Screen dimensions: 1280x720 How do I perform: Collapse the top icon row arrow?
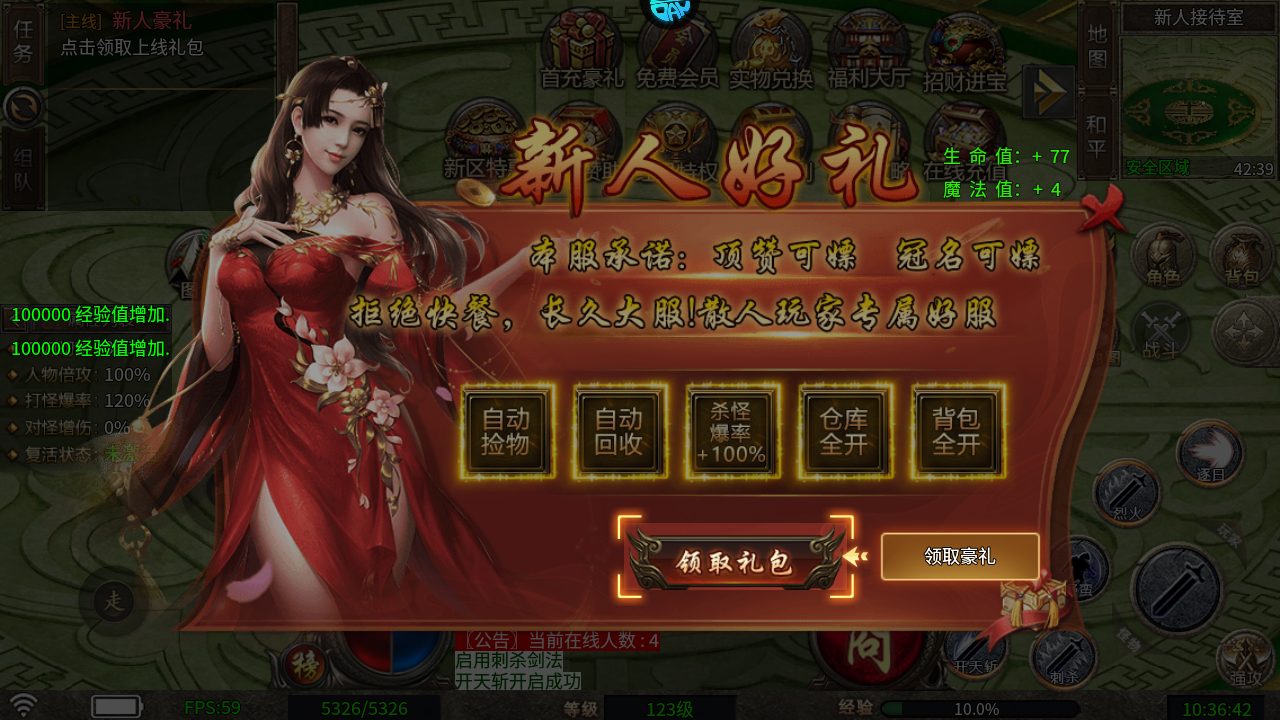[1048, 90]
